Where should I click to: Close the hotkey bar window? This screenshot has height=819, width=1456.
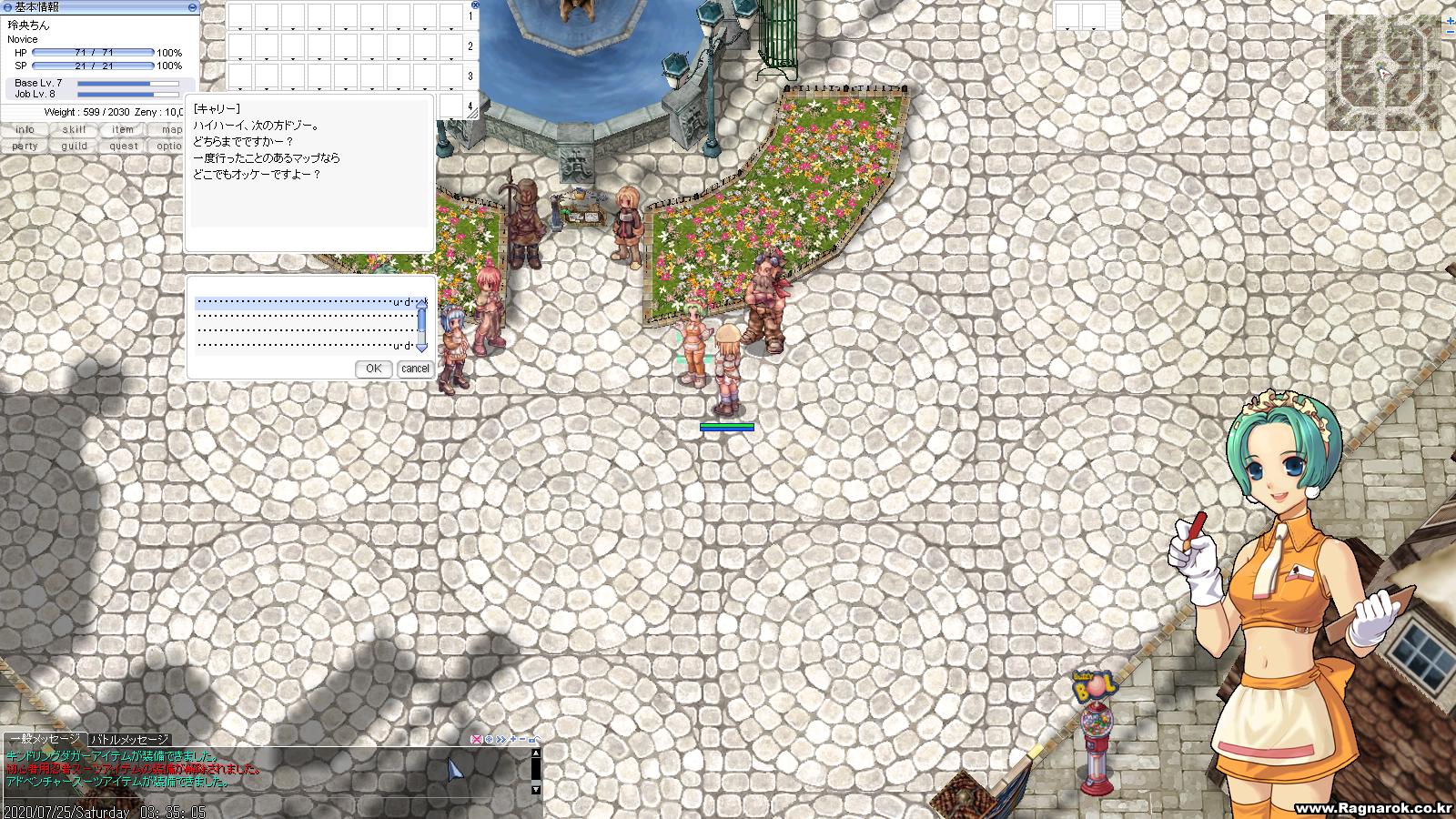click(x=475, y=5)
